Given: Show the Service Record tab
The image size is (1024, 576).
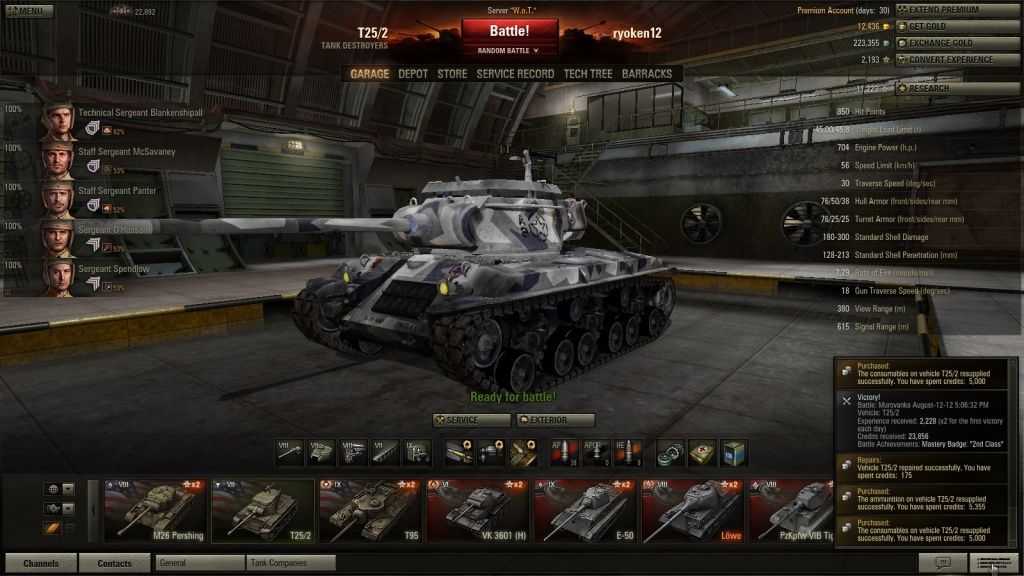Looking at the screenshot, I should tap(515, 74).
